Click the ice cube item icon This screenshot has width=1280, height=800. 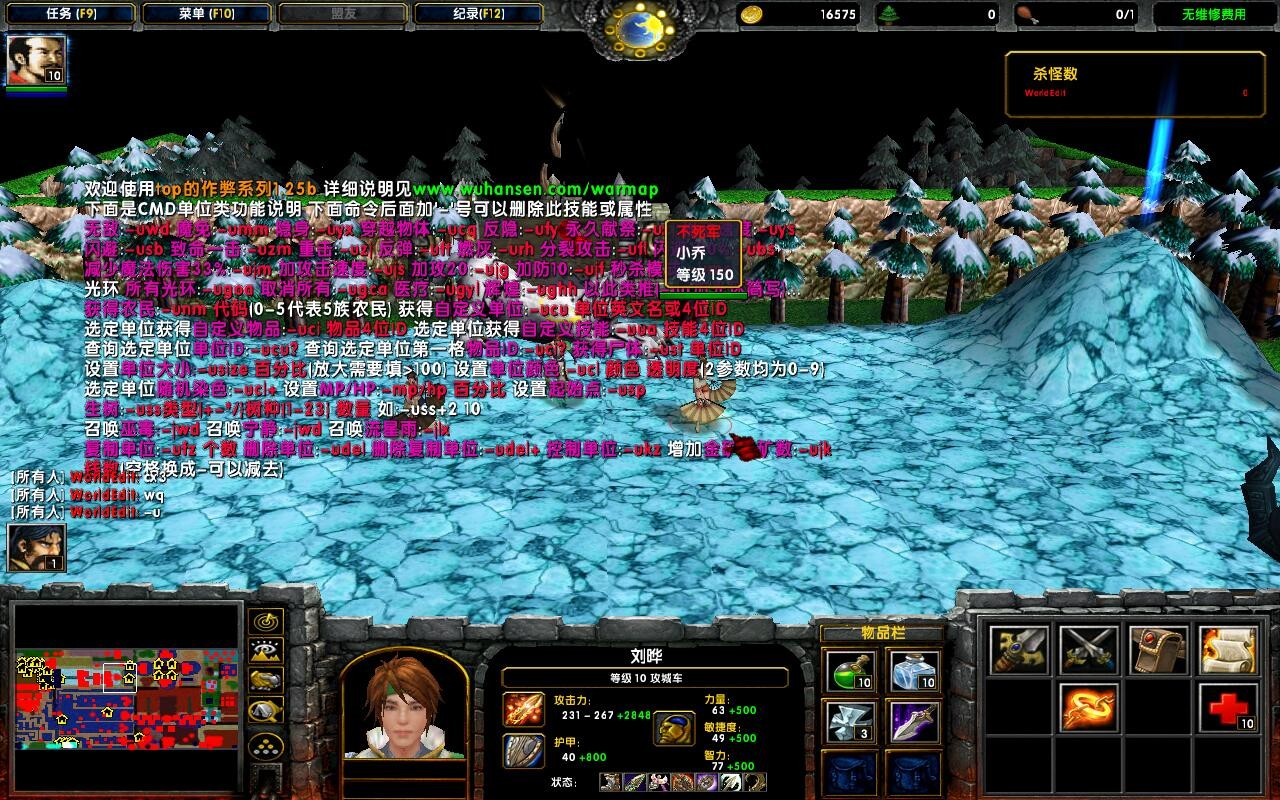point(910,672)
